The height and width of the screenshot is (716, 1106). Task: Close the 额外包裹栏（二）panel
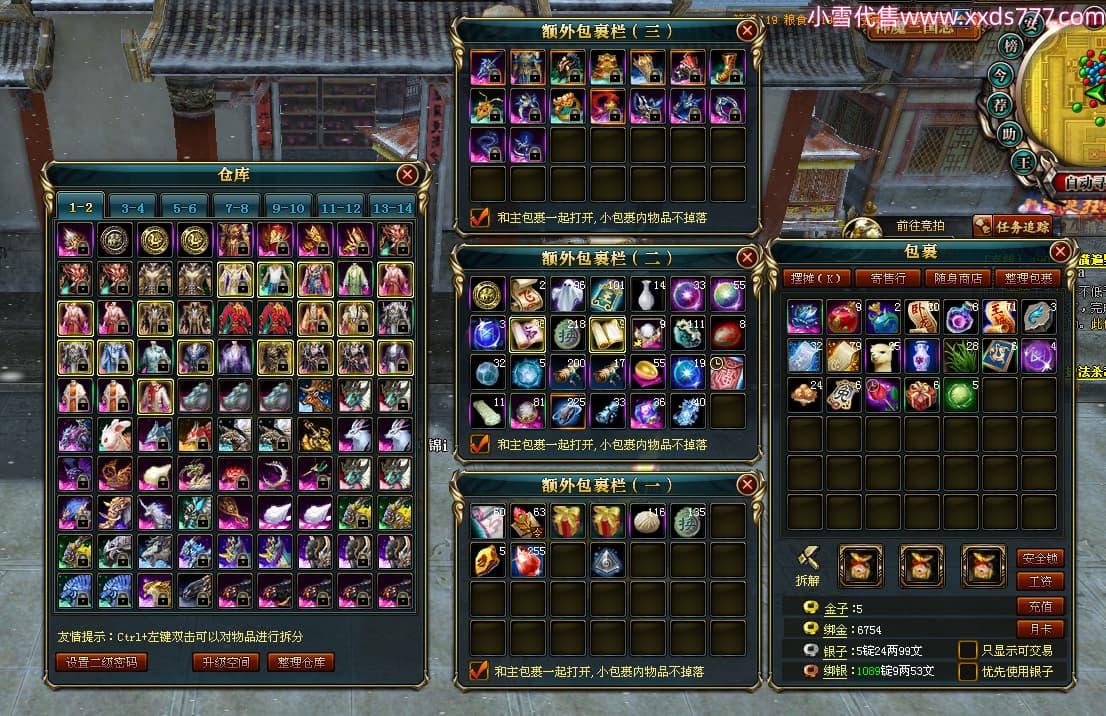point(747,257)
